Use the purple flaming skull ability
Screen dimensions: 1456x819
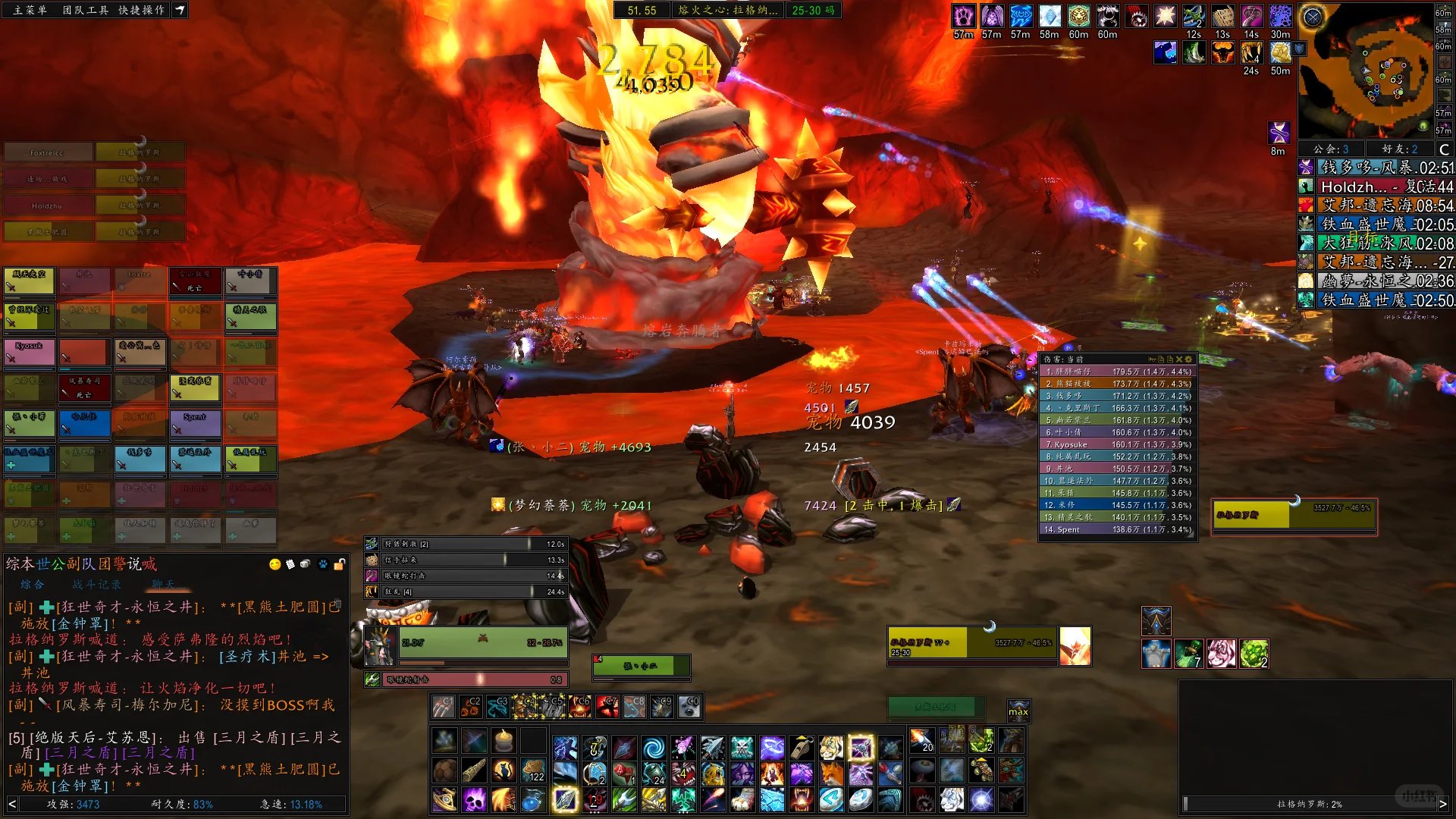(x=475, y=800)
